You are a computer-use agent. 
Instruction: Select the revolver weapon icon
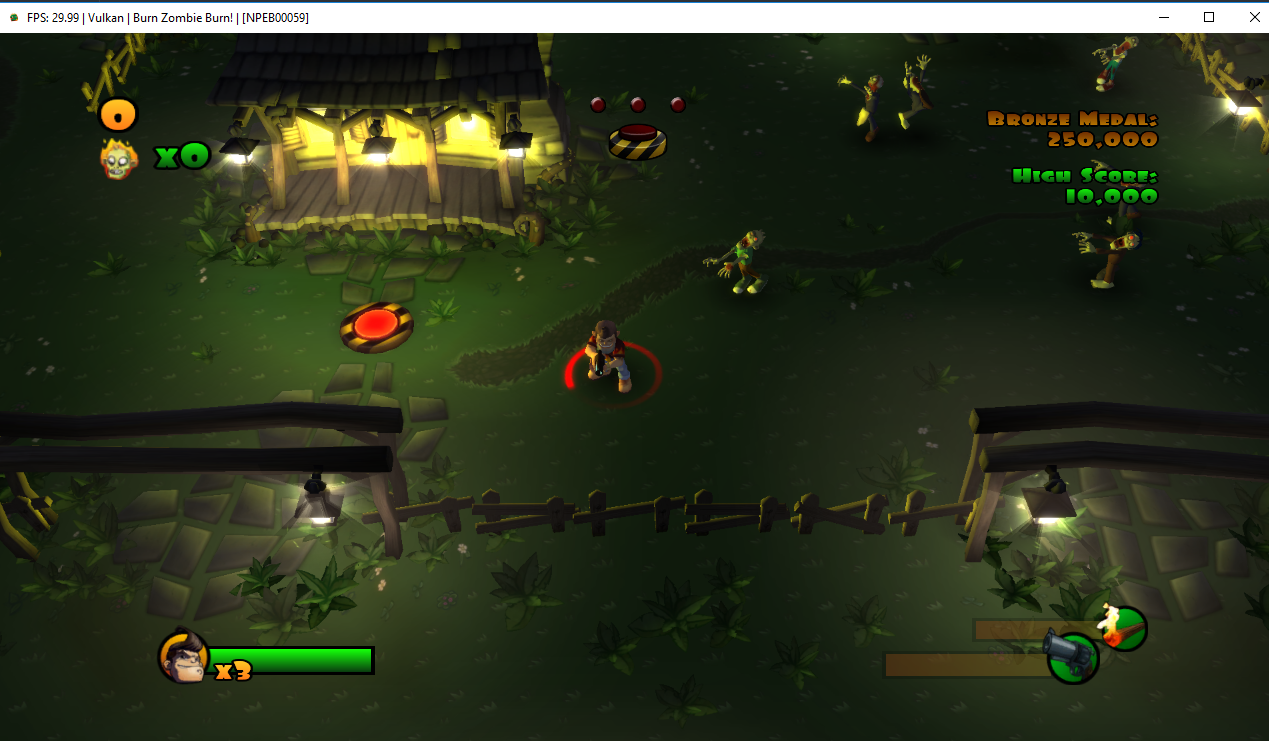coord(1072,656)
